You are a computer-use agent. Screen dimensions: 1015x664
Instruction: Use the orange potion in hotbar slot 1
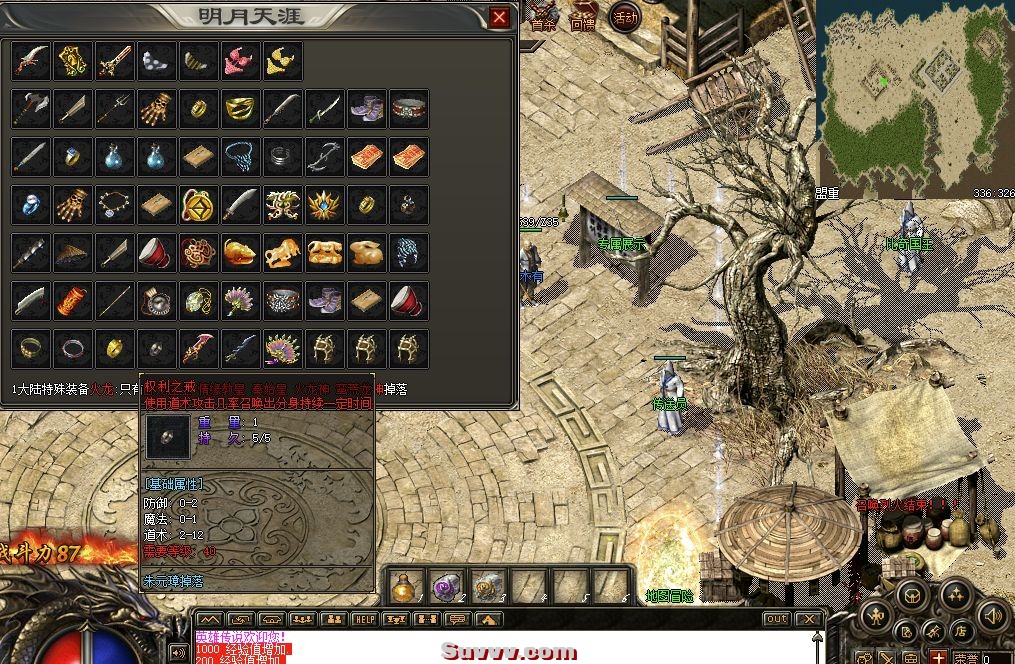coord(404,585)
